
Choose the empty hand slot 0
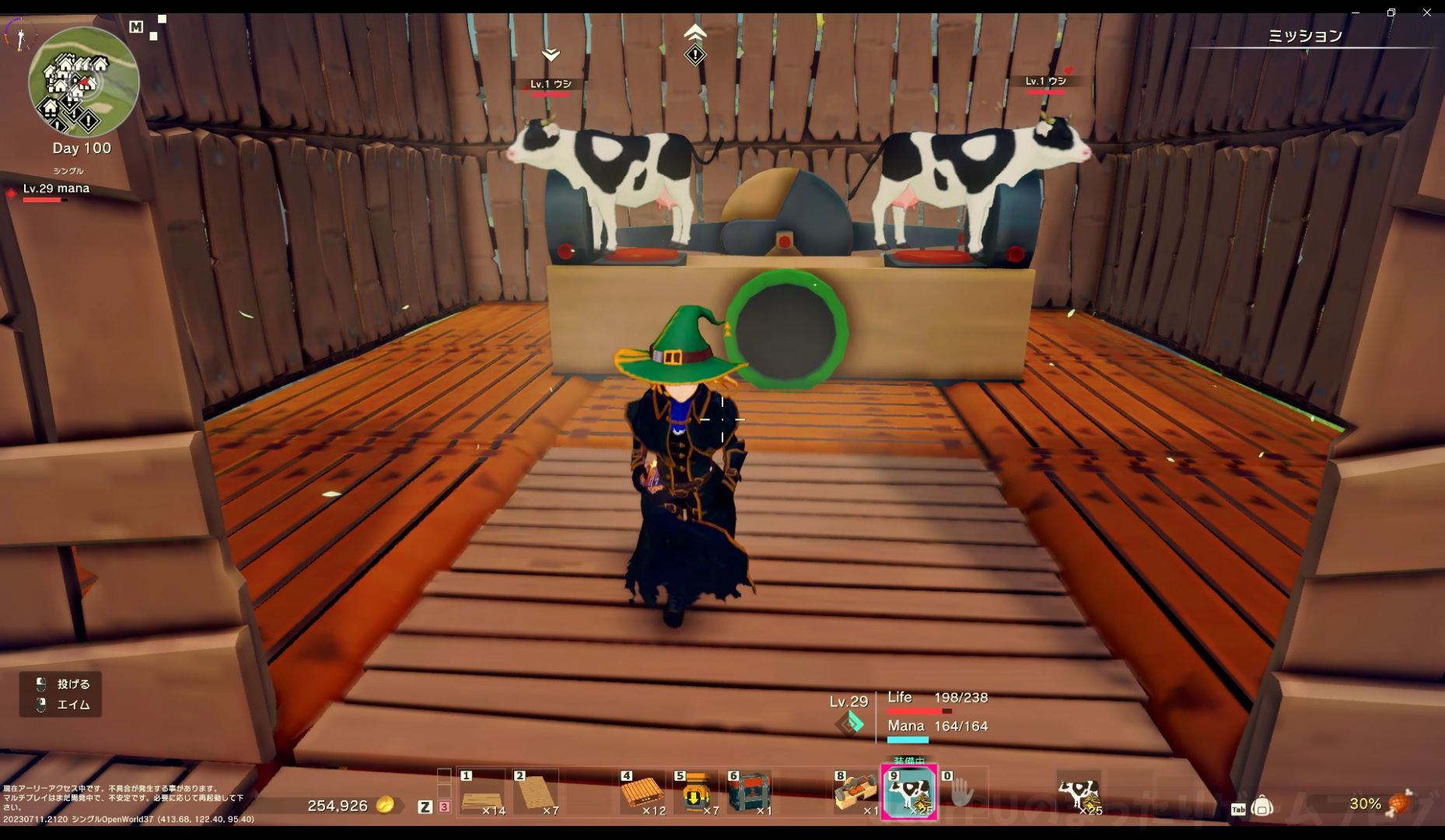point(962,793)
